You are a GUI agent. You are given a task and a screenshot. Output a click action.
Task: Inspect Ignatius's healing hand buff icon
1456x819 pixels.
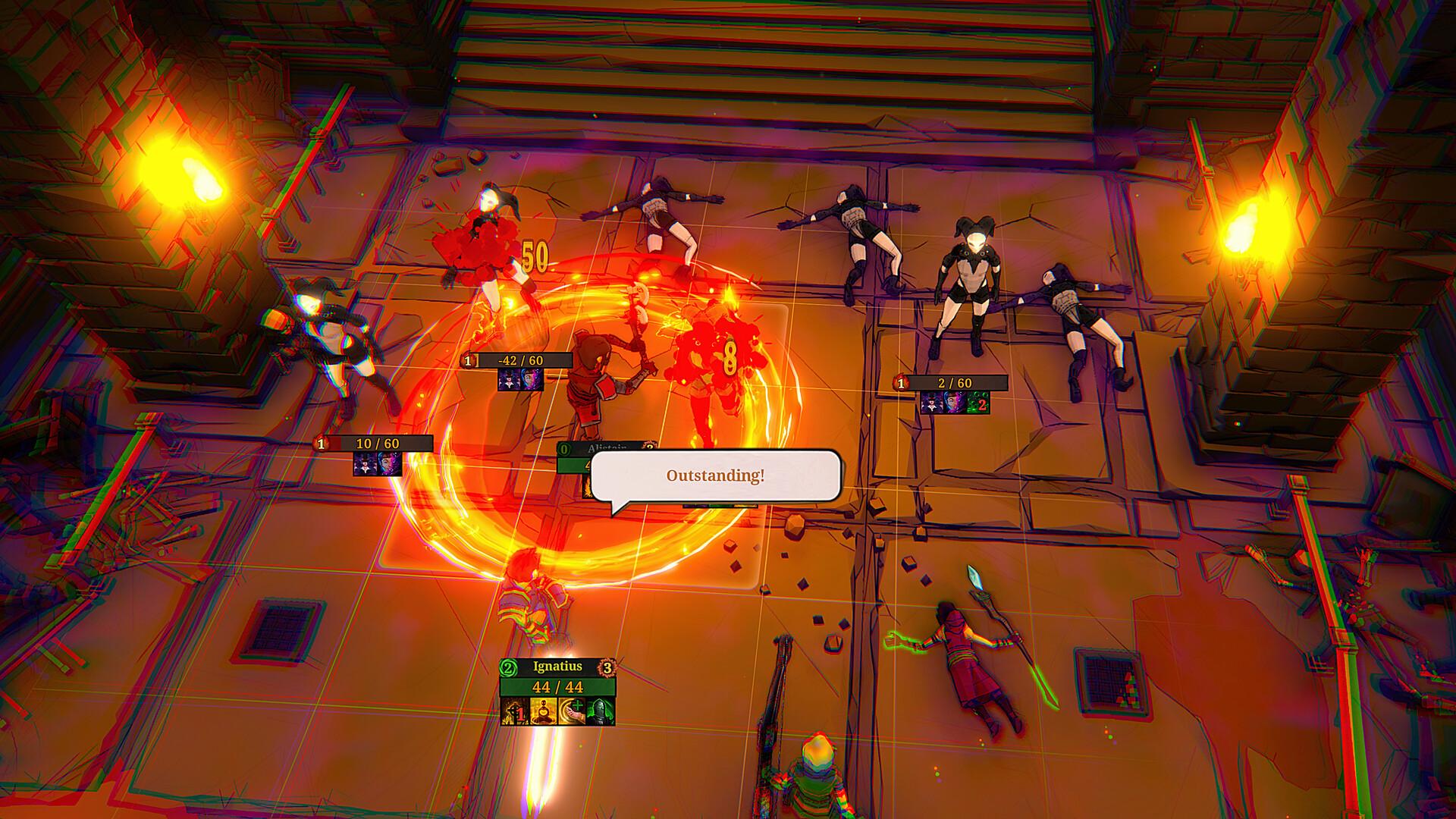point(572,711)
